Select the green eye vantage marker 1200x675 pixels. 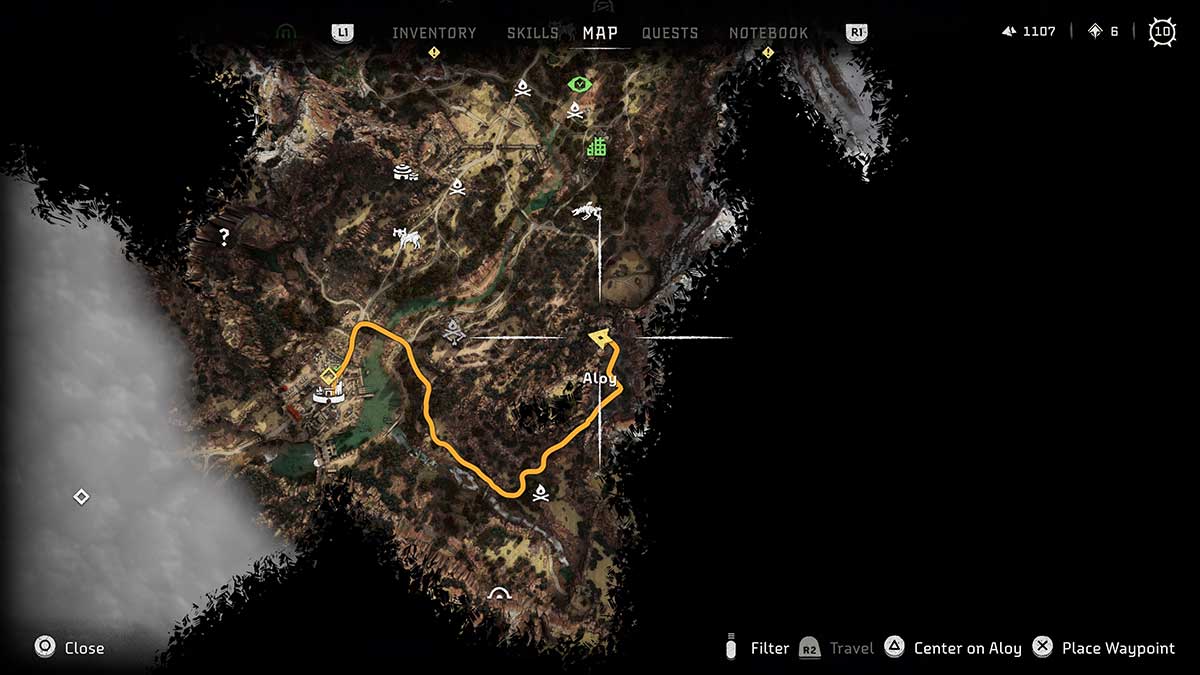point(579,84)
